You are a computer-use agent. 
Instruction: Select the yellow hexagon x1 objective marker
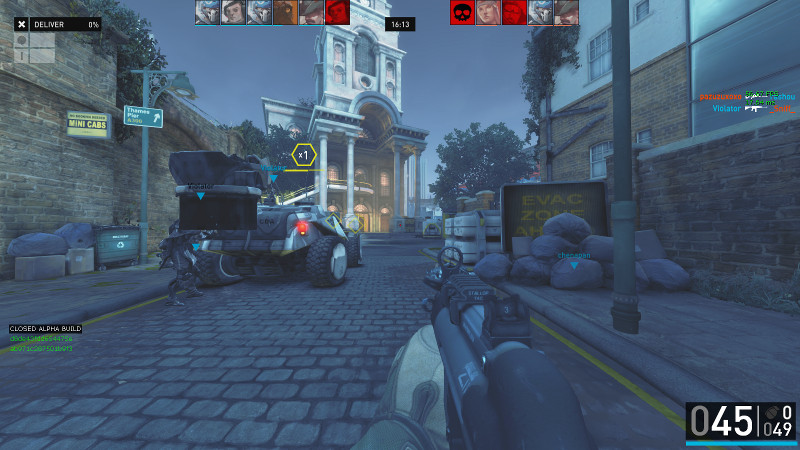pos(304,155)
